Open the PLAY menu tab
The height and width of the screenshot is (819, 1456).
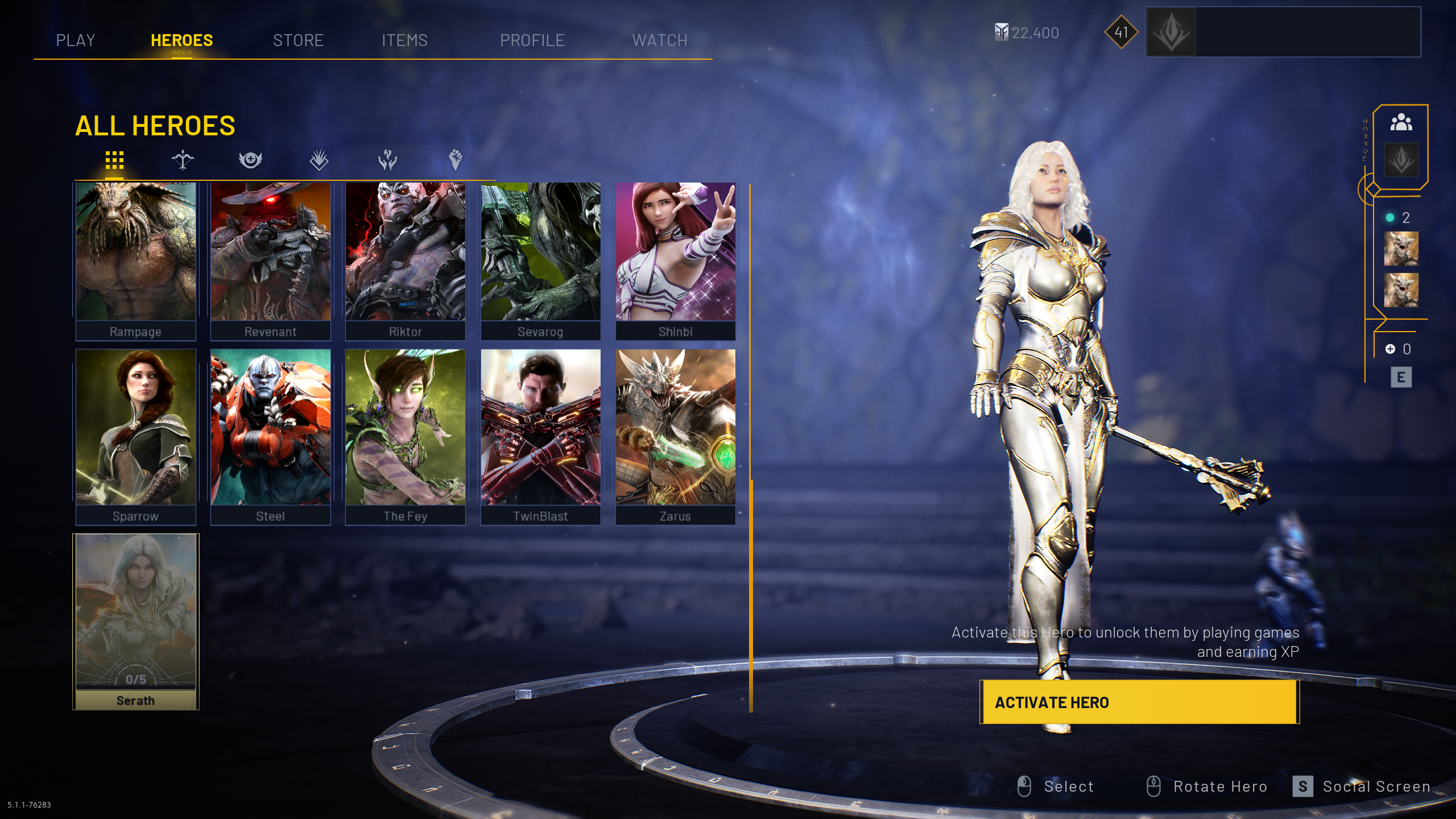coord(76,40)
